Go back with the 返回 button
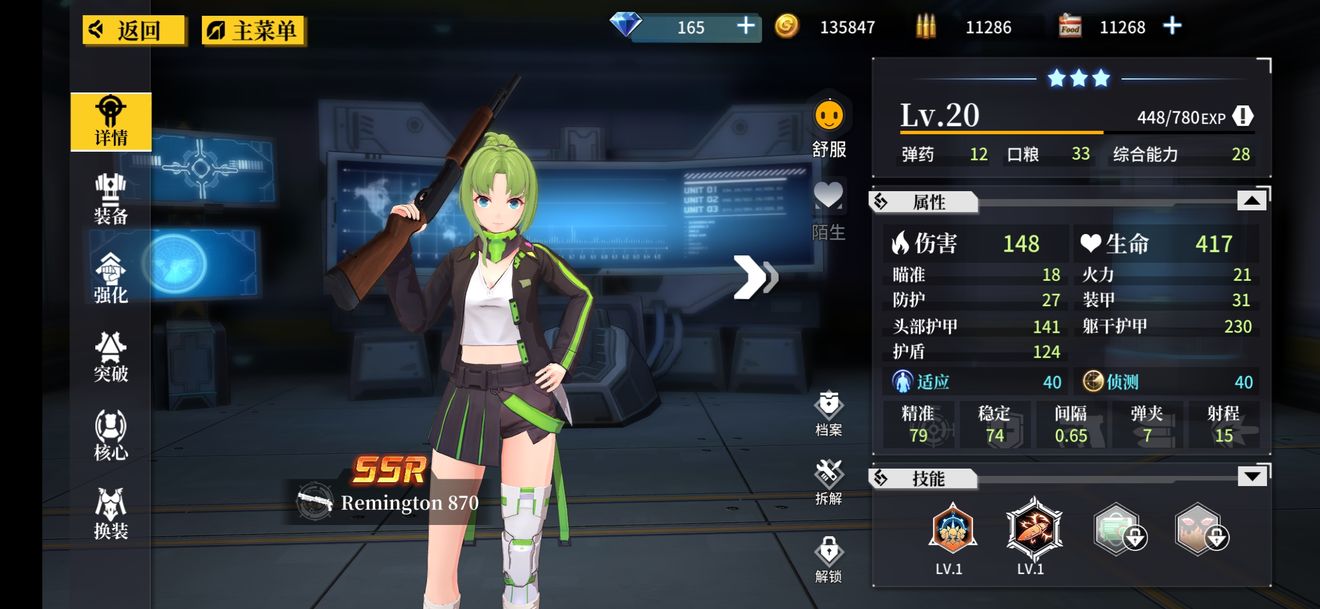Screen dimensions: 1320x609 (x=134, y=30)
